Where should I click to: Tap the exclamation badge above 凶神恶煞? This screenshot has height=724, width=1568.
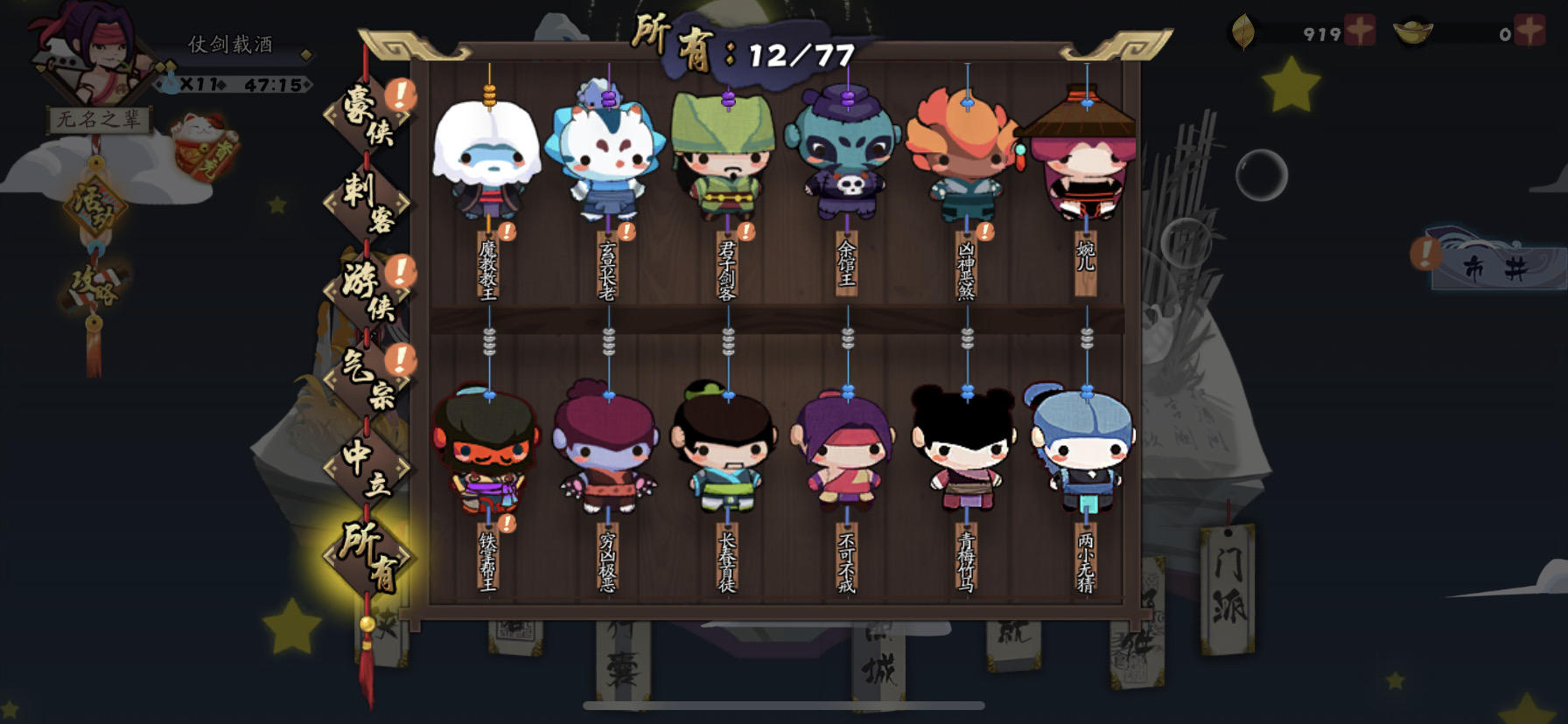[987, 231]
